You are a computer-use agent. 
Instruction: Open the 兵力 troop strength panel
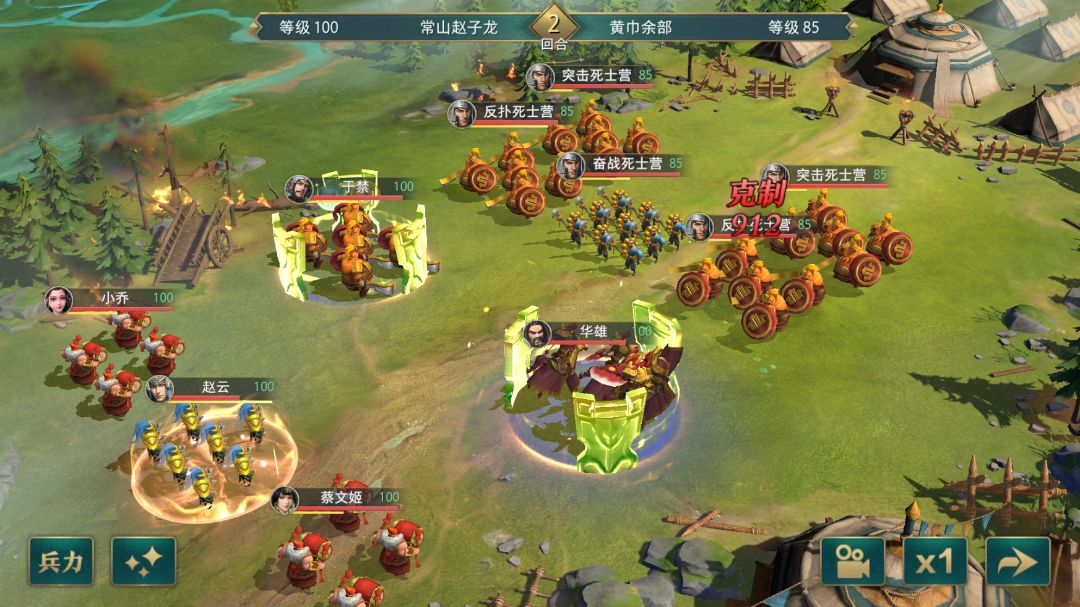(61, 562)
